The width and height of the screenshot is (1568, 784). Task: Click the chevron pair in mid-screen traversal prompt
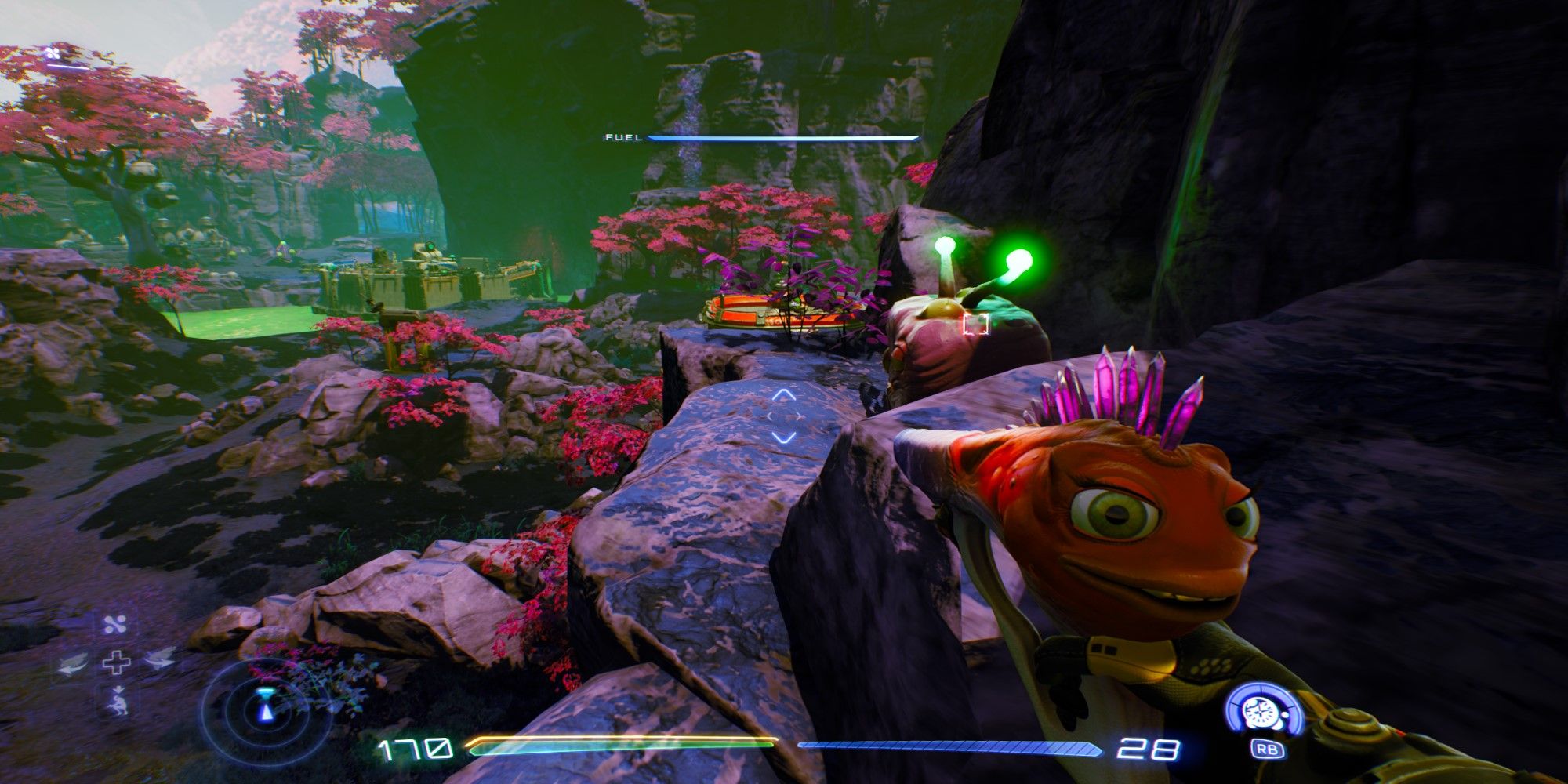point(784,416)
